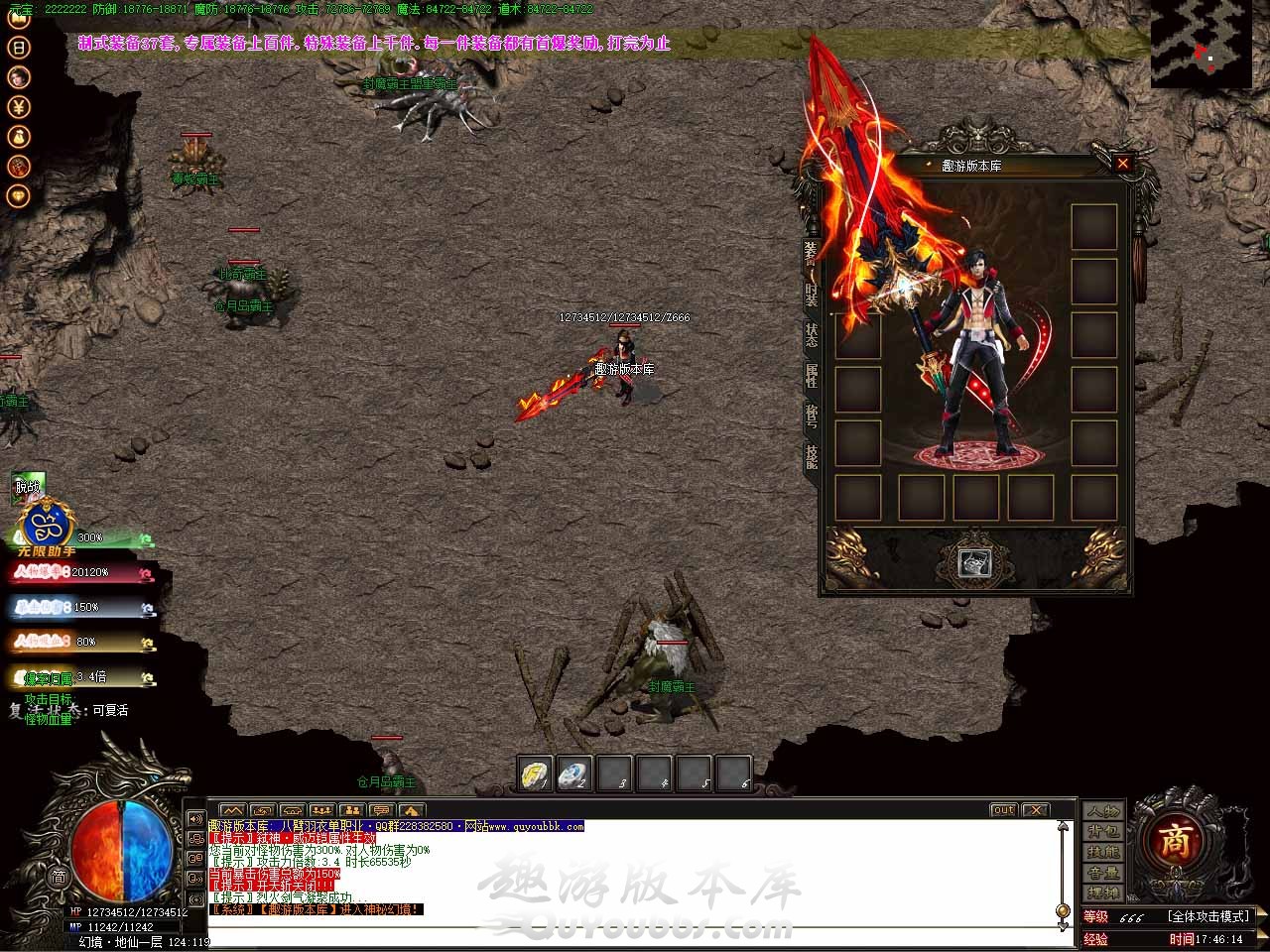Screen dimensions: 1270x952
Task: Click the 'out' button above chat
Action: (1003, 810)
